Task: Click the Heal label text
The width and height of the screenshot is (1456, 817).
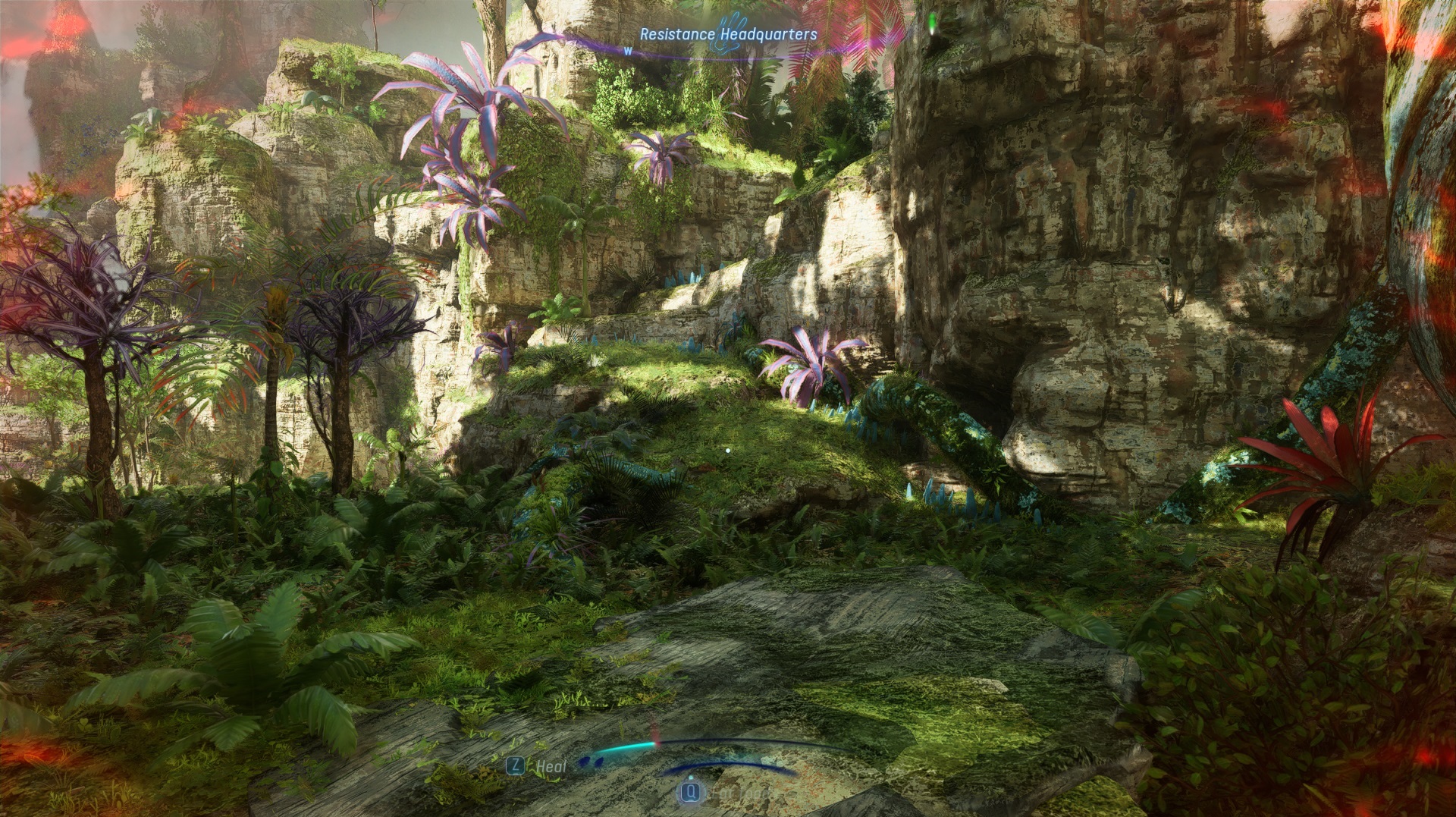Action: (x=551, y=767)
